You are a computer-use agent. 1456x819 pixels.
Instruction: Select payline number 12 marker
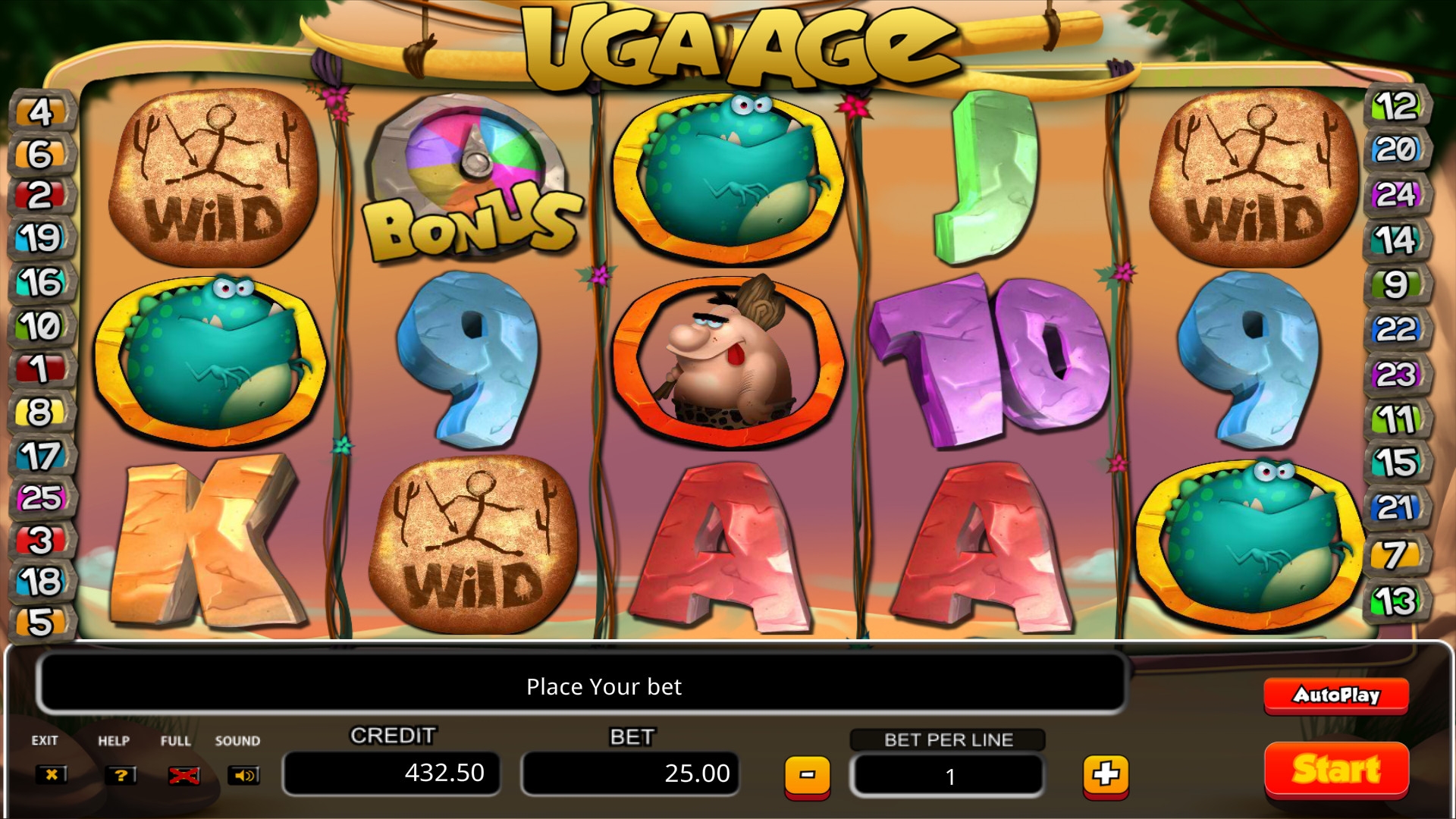[1396, 106]
